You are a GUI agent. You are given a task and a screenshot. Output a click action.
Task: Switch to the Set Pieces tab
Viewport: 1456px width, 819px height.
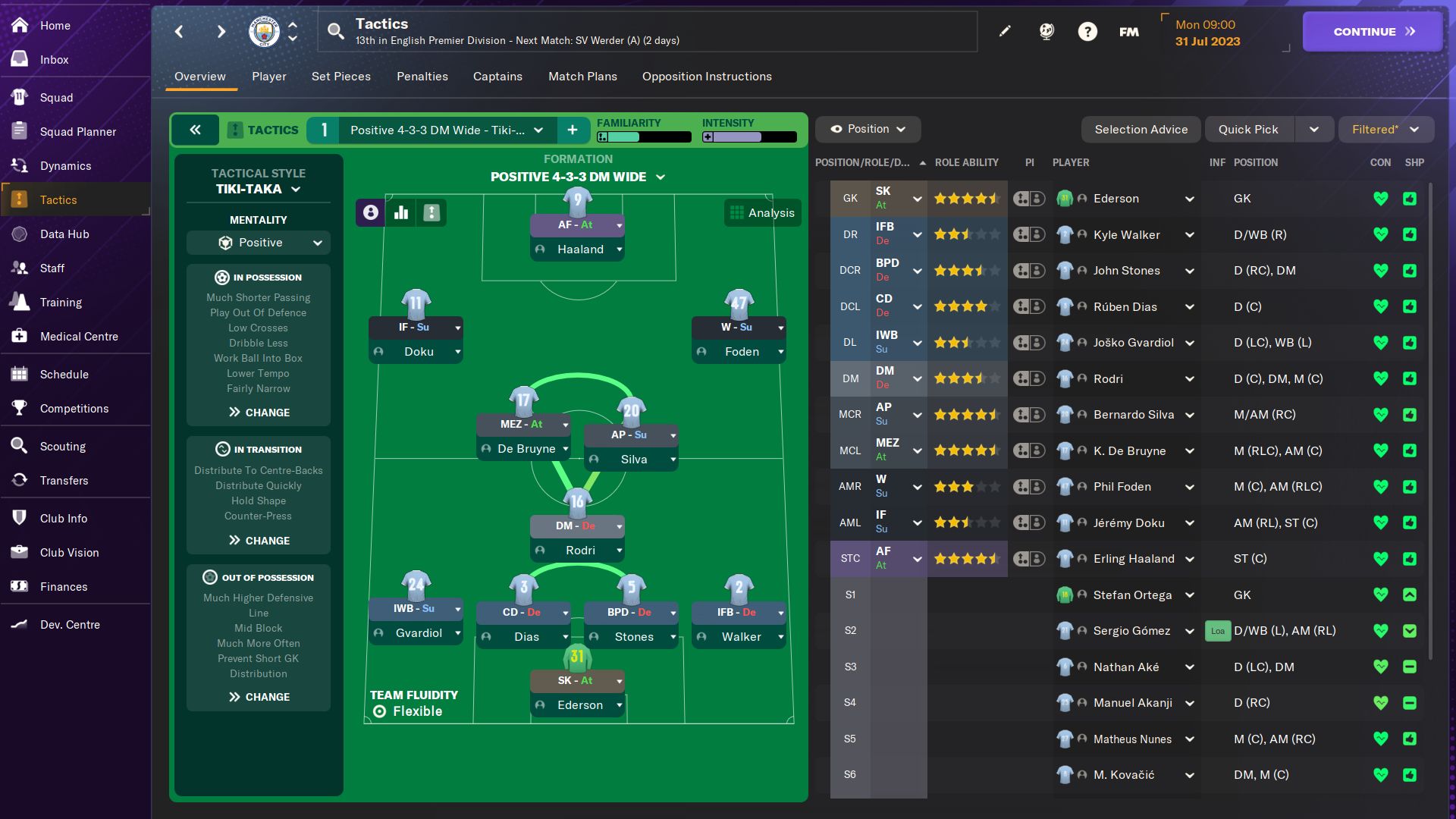click(340, 76)
